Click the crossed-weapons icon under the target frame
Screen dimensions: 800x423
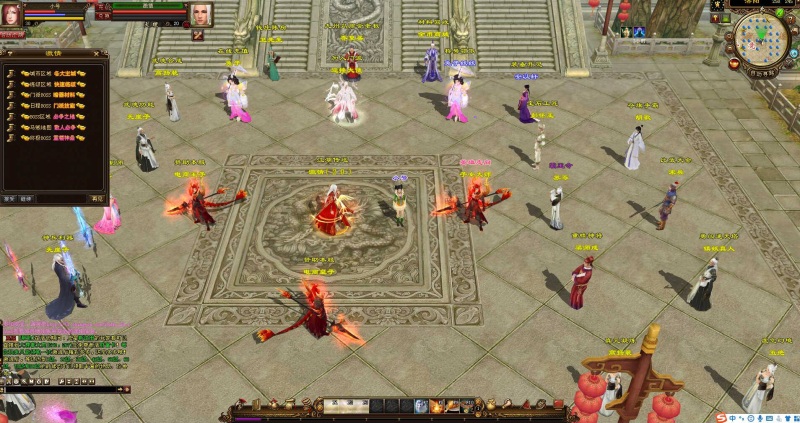click(198, 35)
